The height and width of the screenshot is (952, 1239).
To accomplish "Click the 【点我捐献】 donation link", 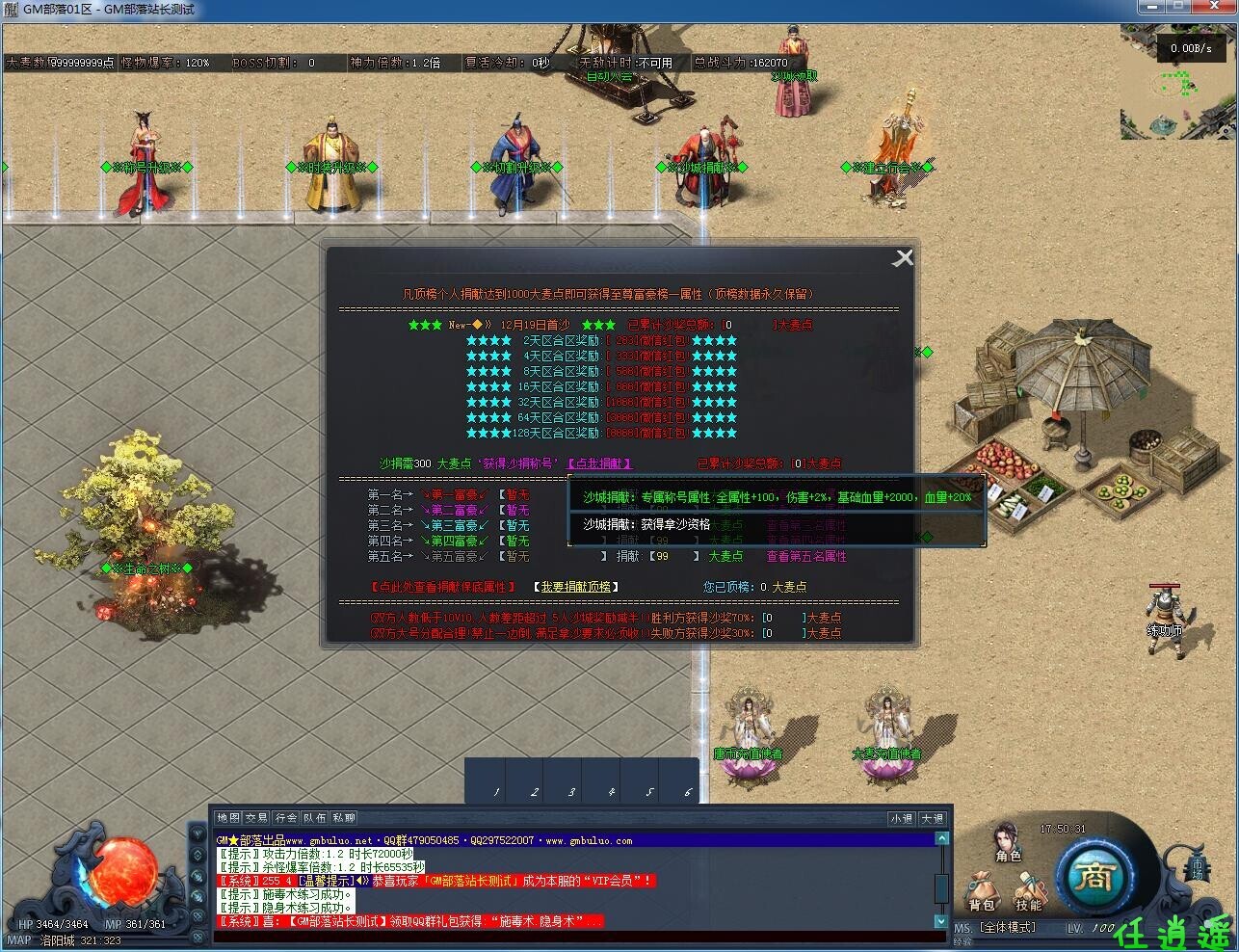I will [x=597, y=463].
